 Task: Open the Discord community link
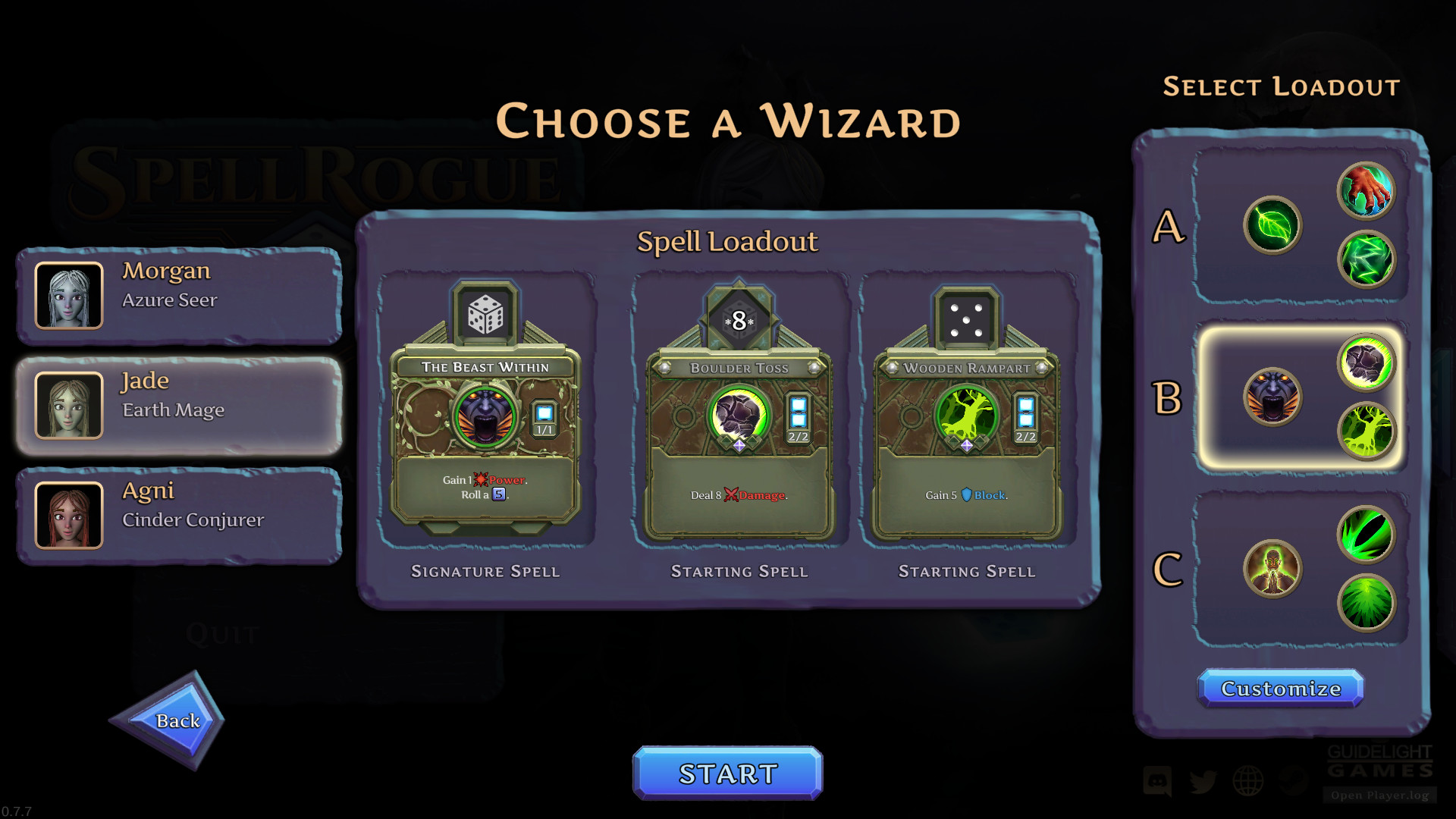pyautogui.click(x=1158, y=781)
